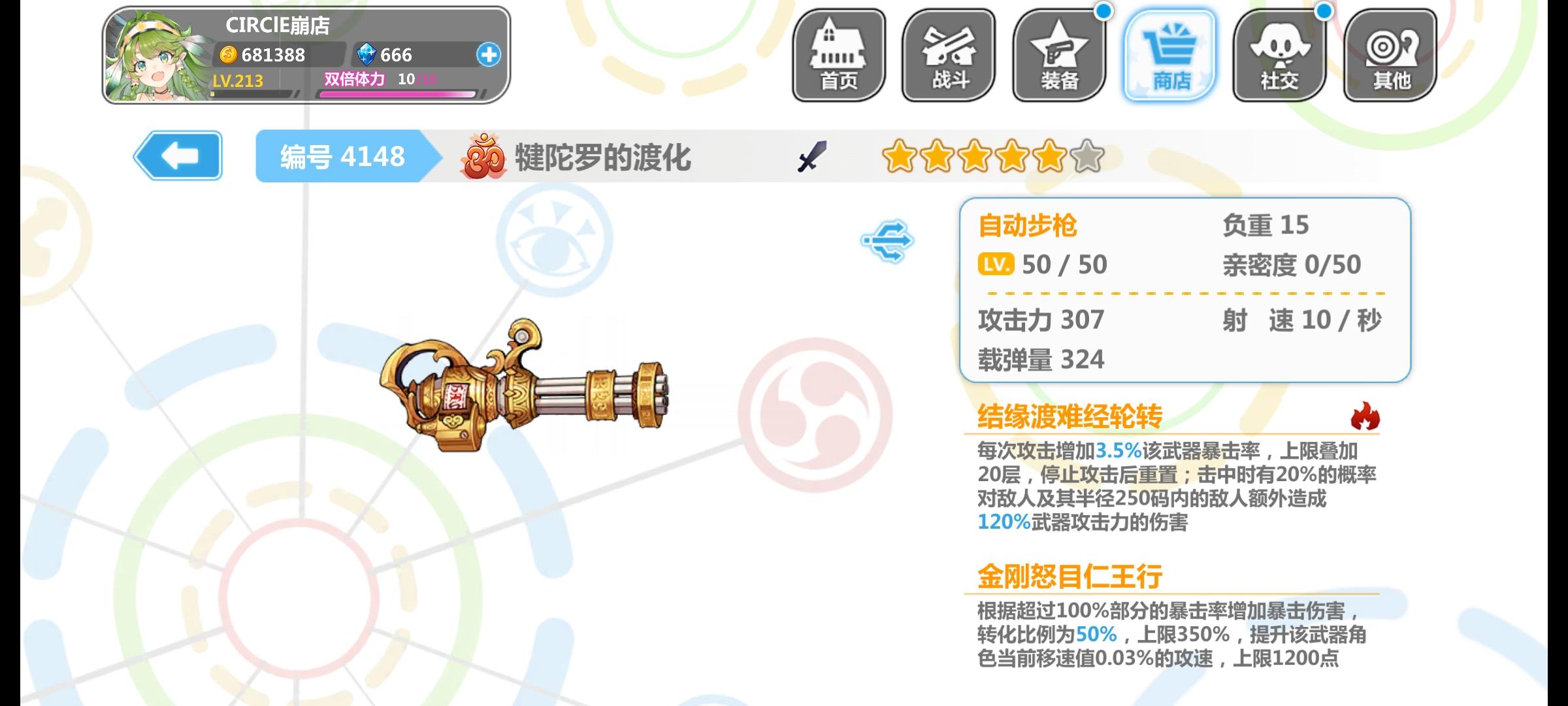The height and width of the screenshot is (706, 1568).
Task: Open the 装备 (Equipment) screen
Action: pos(1059,56)
